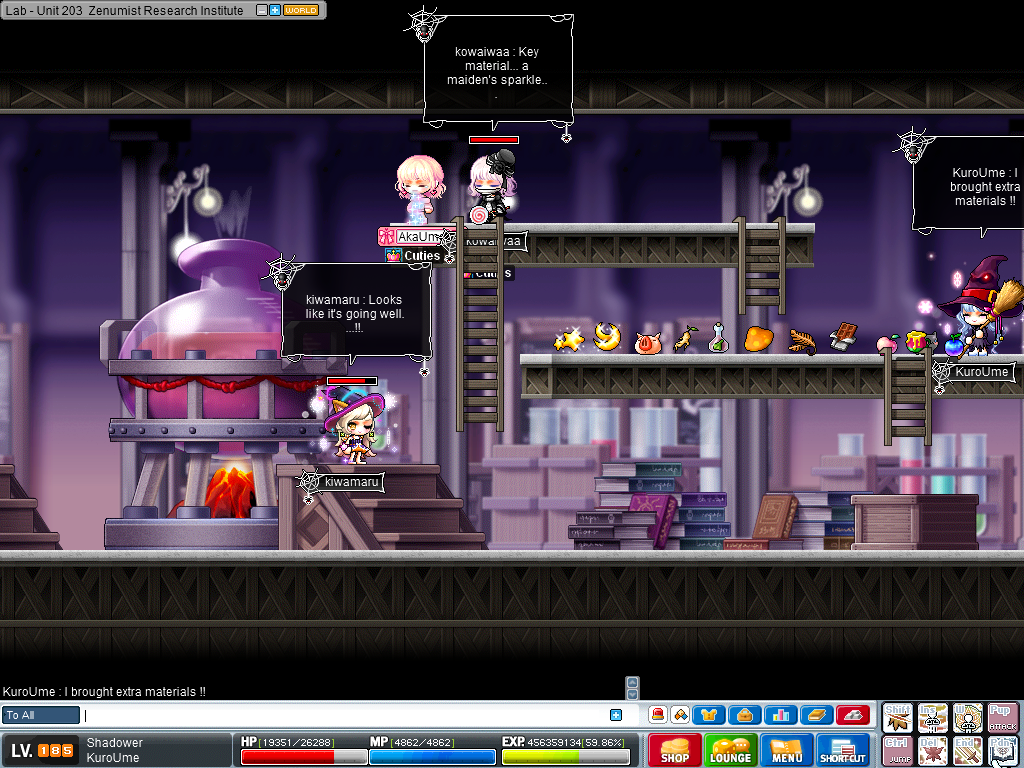Open the game Menu
1024x768 pixels.
point(787,750)
